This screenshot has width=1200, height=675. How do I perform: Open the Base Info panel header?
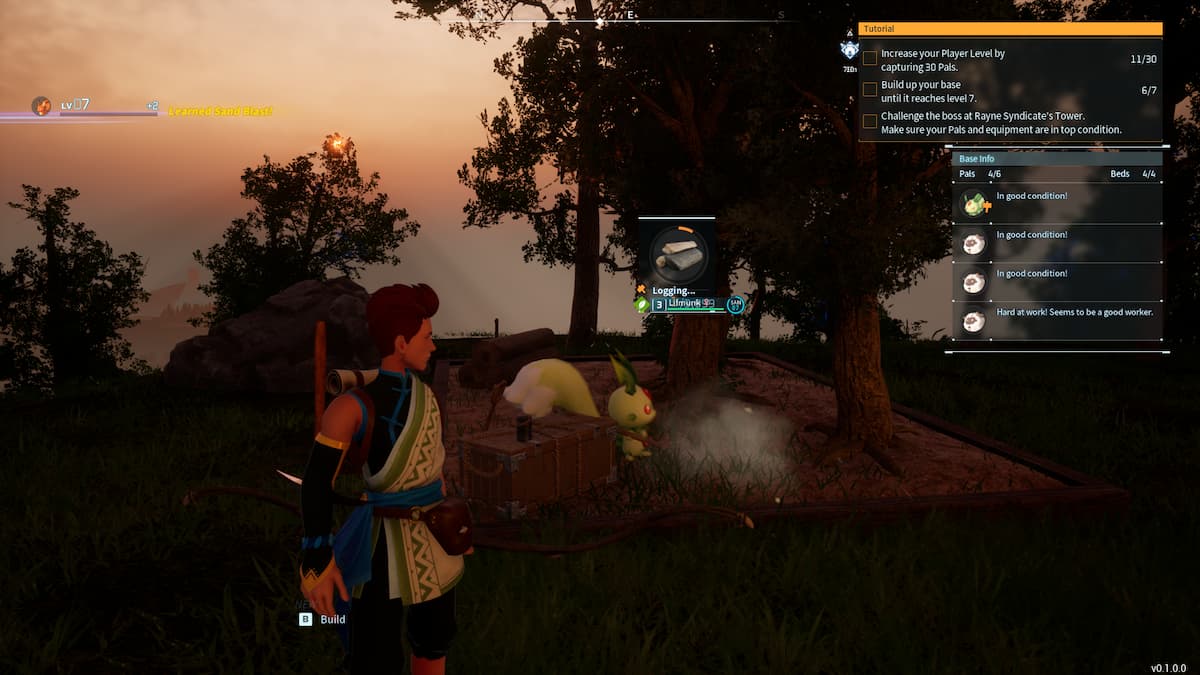1056,159
